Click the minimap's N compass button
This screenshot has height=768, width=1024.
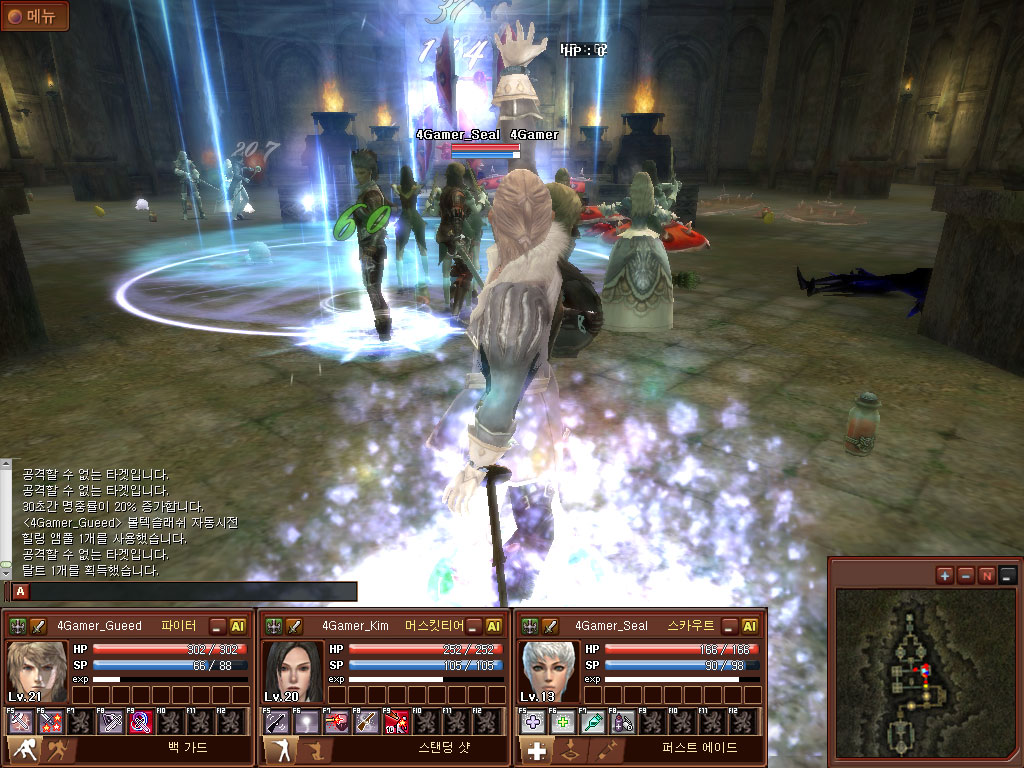(x=987, y=575)
